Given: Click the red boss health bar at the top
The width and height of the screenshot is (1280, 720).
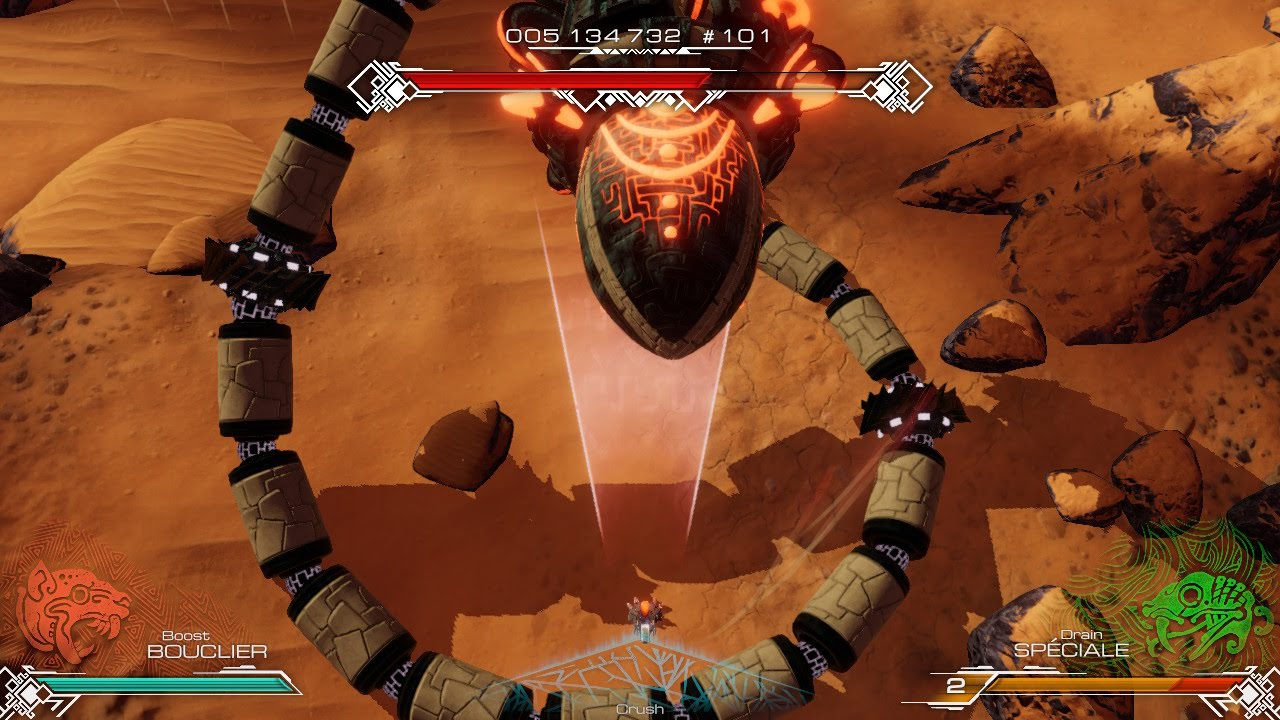Looking at the screenshot, I should click(x=560, y=75).
